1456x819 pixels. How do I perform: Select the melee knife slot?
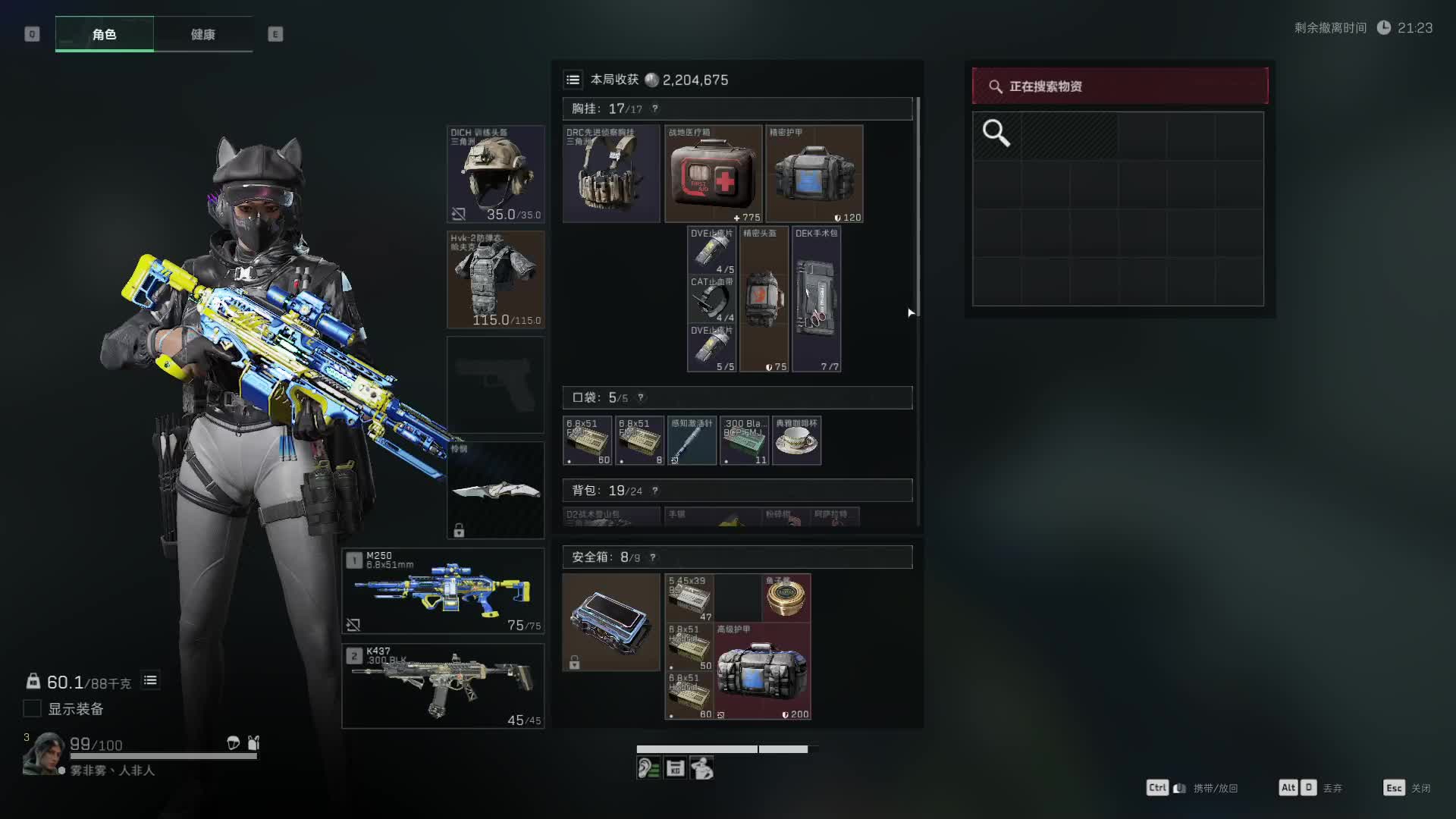(495, 490)
